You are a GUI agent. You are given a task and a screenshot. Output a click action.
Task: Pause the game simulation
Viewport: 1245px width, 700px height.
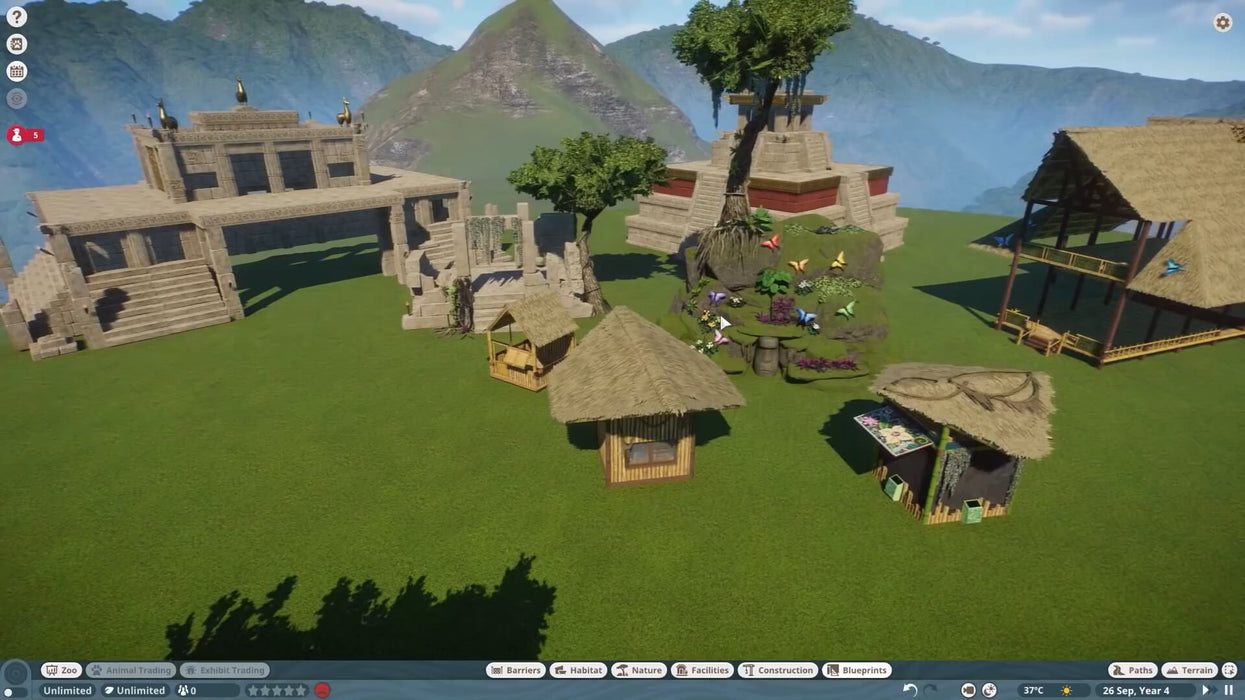coord(1229,690)
